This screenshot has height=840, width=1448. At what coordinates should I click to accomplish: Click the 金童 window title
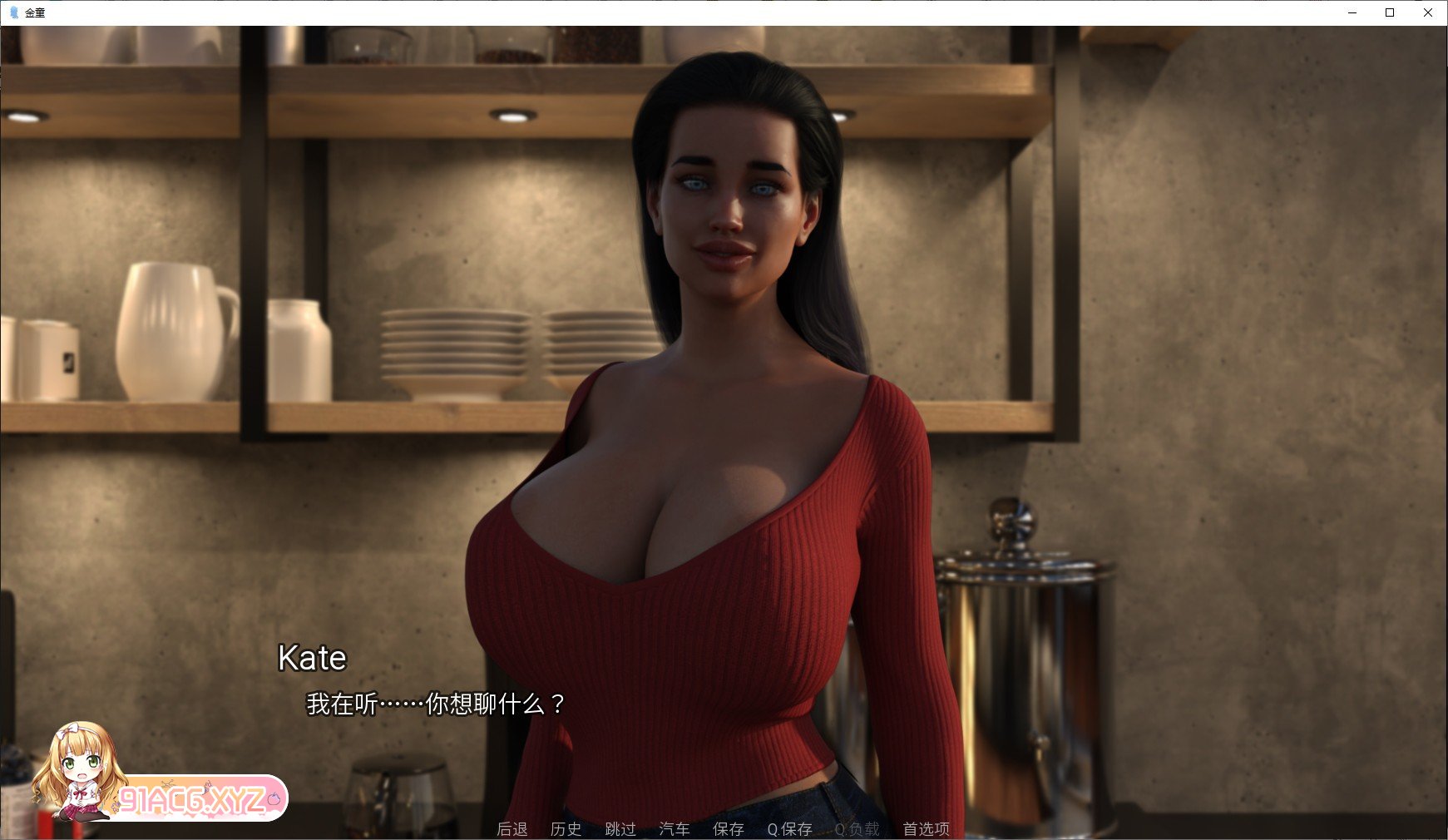(x=34, y=12)
